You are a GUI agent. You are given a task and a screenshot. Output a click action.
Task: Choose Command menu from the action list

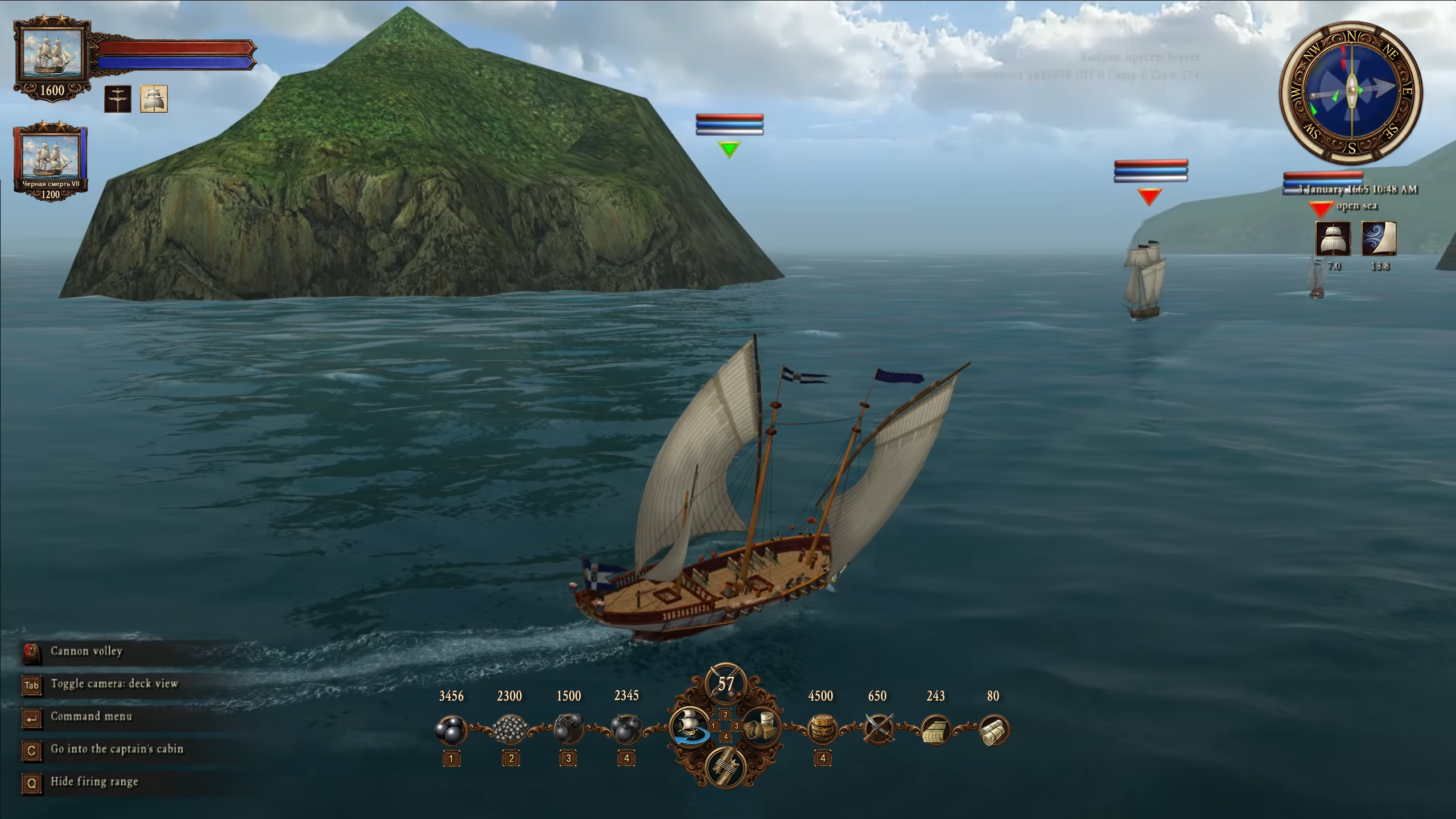click(x=91, y=717)
